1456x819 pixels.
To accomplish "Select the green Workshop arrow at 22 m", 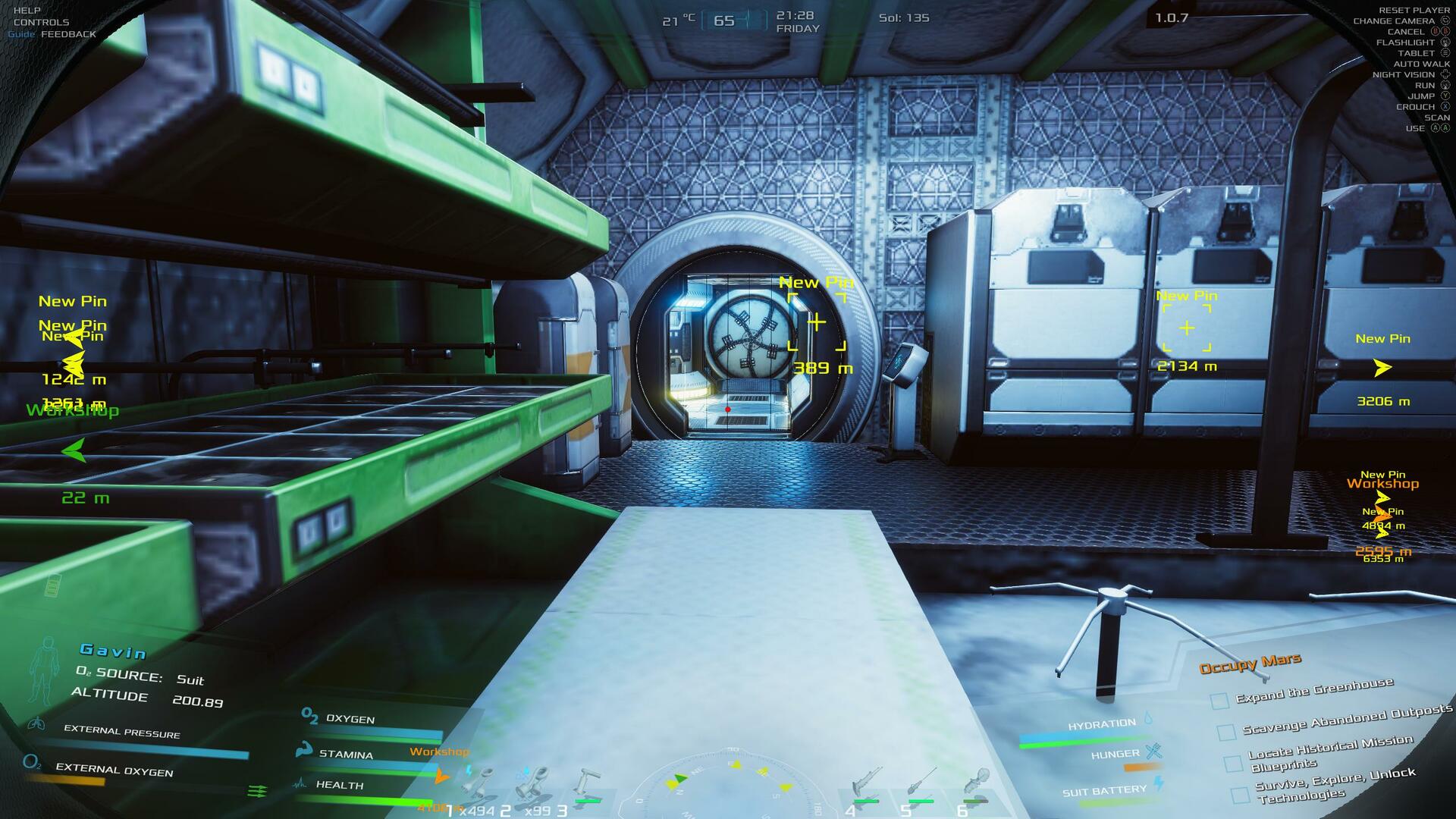I will tap(74, 451).
